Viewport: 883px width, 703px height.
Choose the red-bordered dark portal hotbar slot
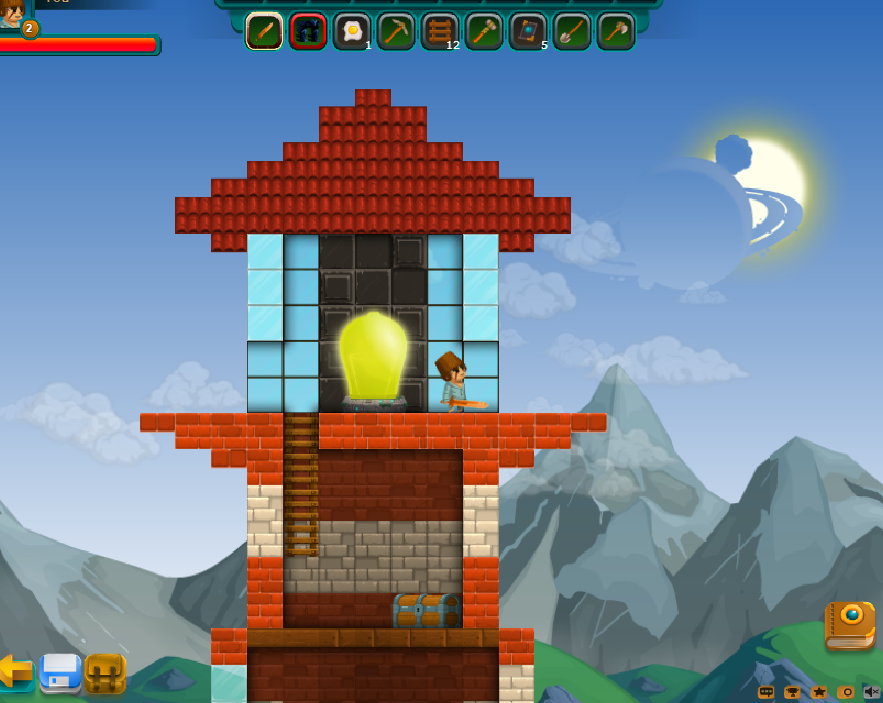pyautogui.click(x=308, y=31)
